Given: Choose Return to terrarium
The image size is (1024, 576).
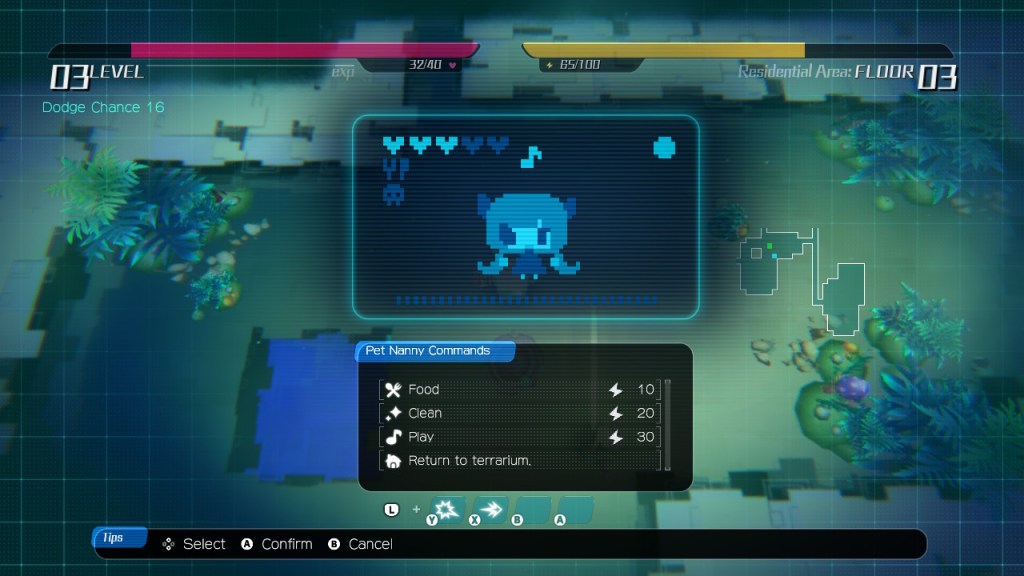Looking at the screenshot, I should point(520,461).
